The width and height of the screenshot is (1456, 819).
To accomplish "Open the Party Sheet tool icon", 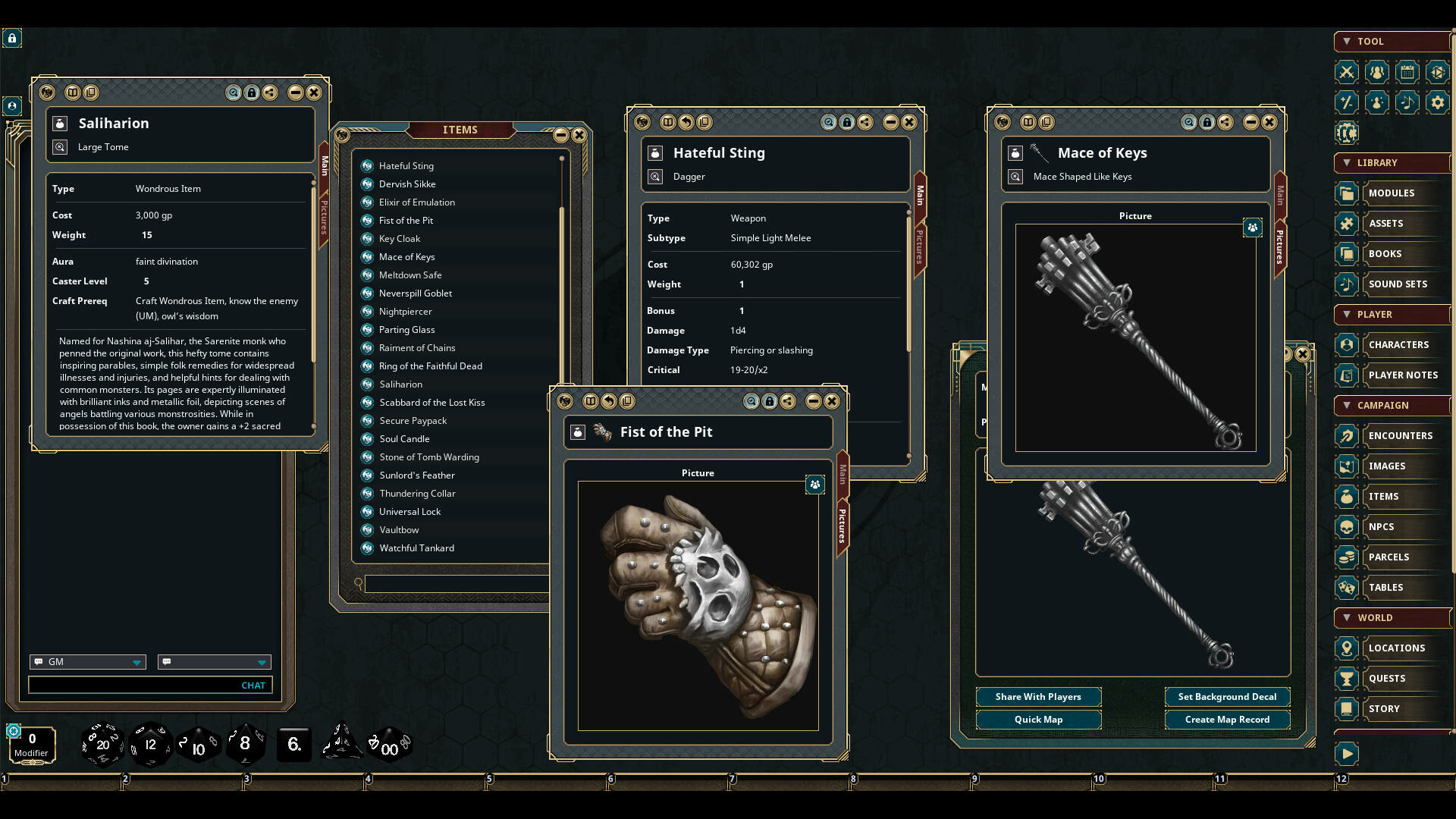I will pos(1377,72).
